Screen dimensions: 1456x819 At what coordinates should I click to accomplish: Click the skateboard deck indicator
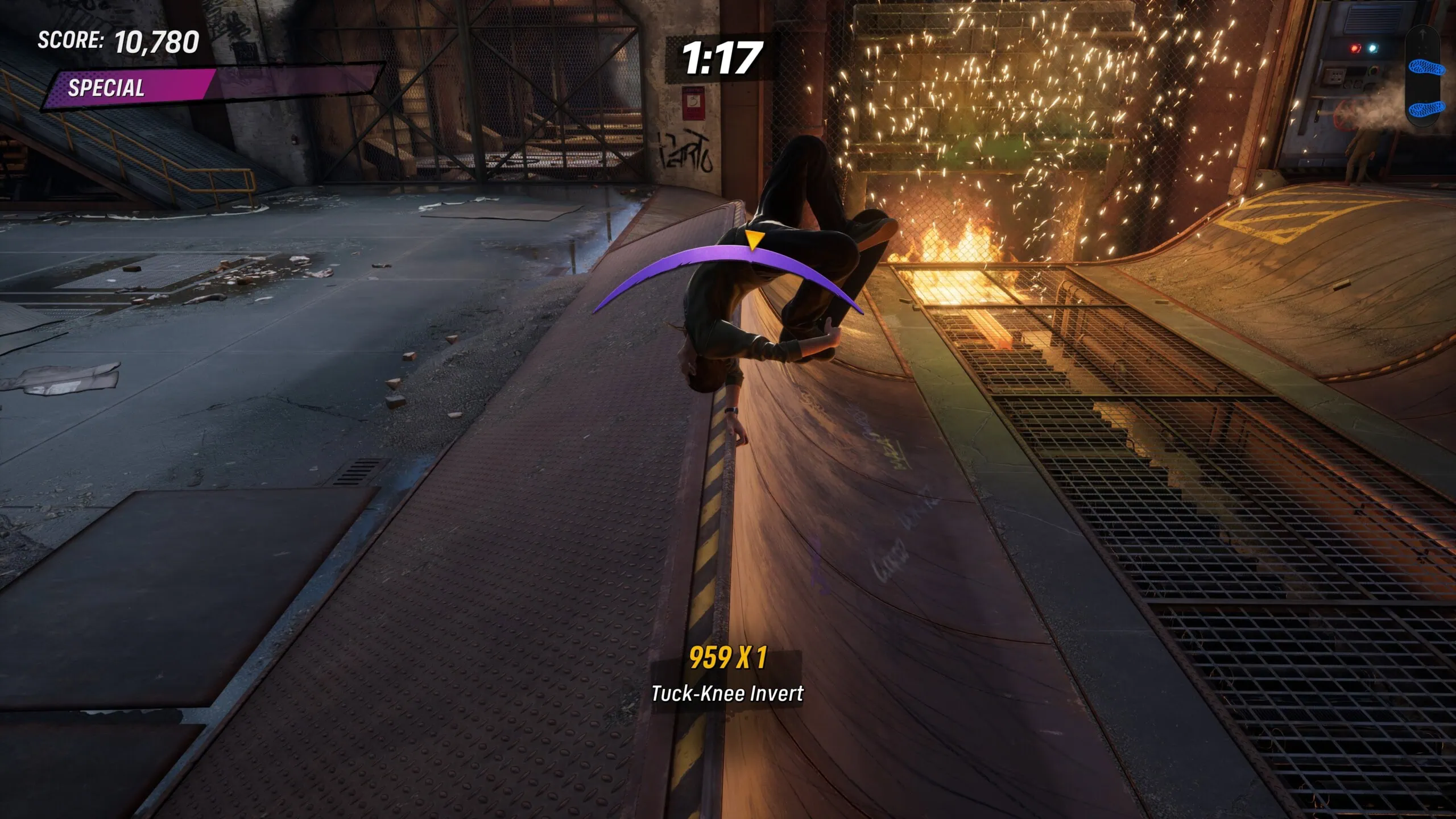tap(1422, 76)
